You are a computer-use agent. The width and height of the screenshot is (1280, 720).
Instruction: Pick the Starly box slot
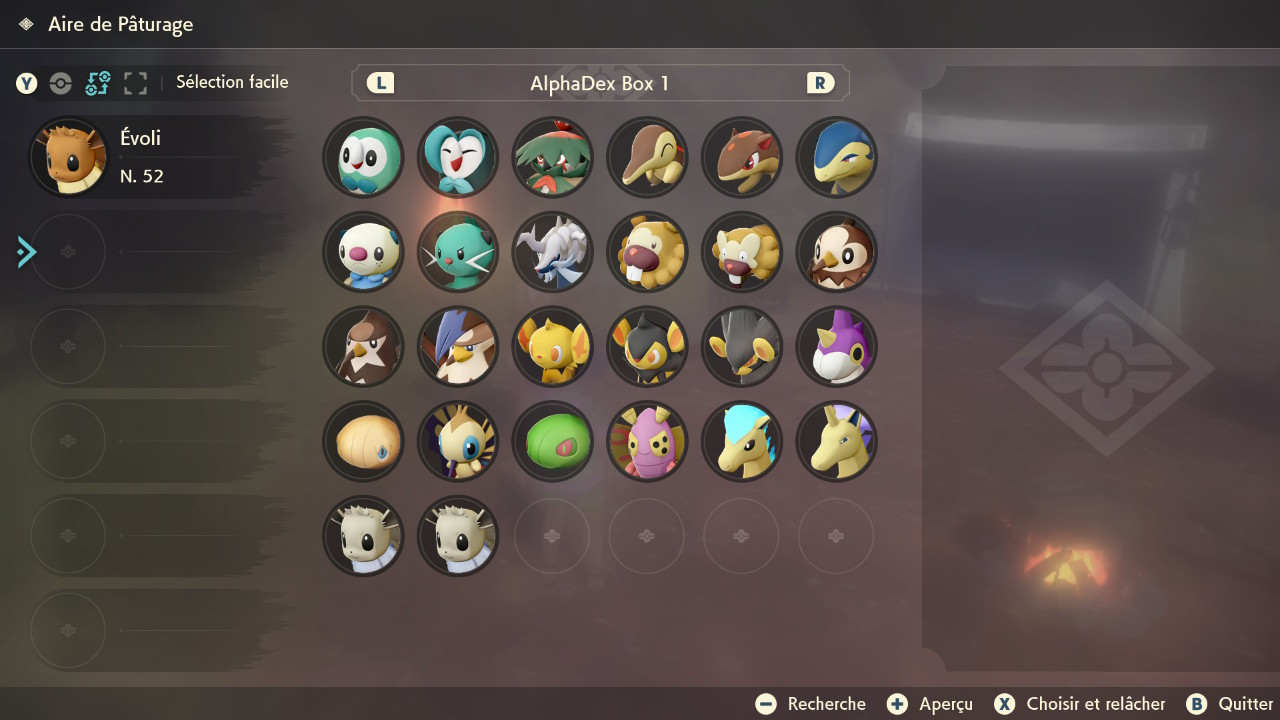coord(836,252)
